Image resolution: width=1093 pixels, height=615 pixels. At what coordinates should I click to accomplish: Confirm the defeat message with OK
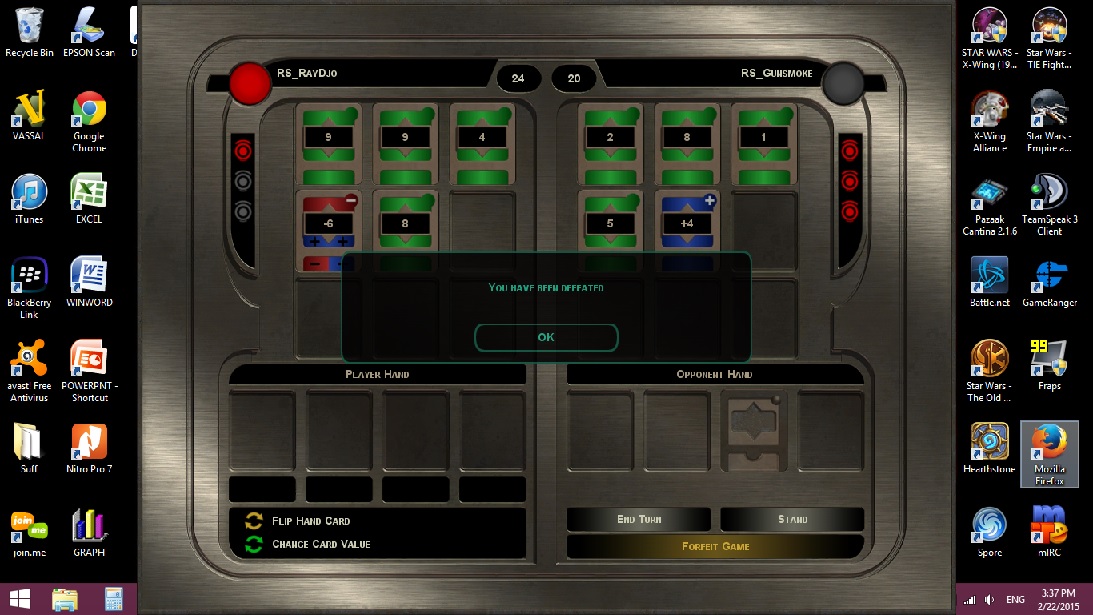[546, 337]
